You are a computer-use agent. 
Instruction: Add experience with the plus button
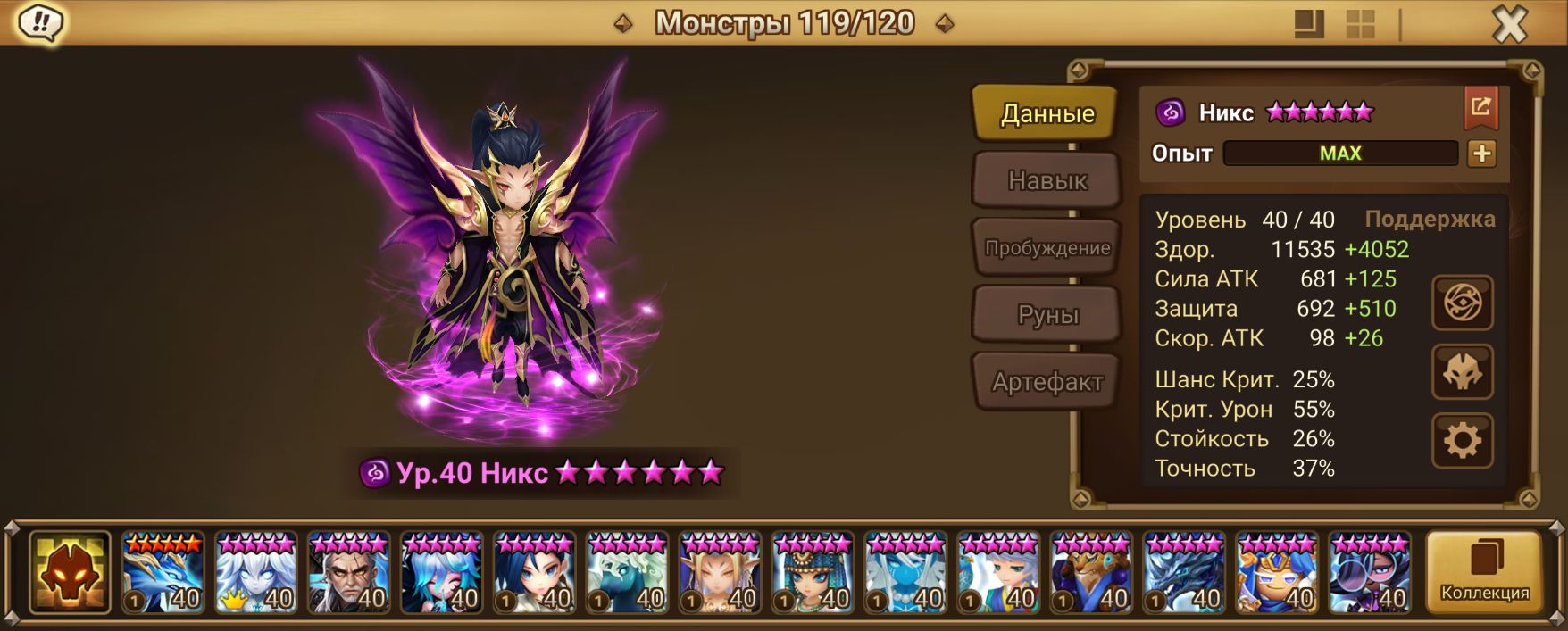click(1481, 154)
